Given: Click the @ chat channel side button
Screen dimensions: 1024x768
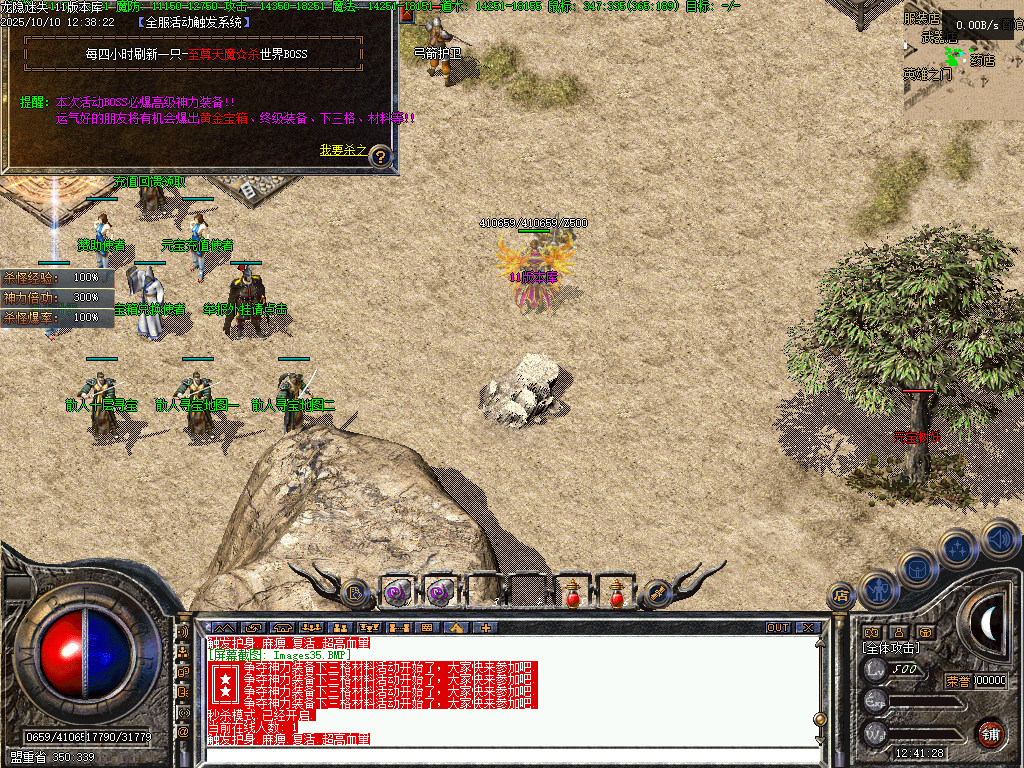Looking at the screenshot, I should tap(183, 732).
